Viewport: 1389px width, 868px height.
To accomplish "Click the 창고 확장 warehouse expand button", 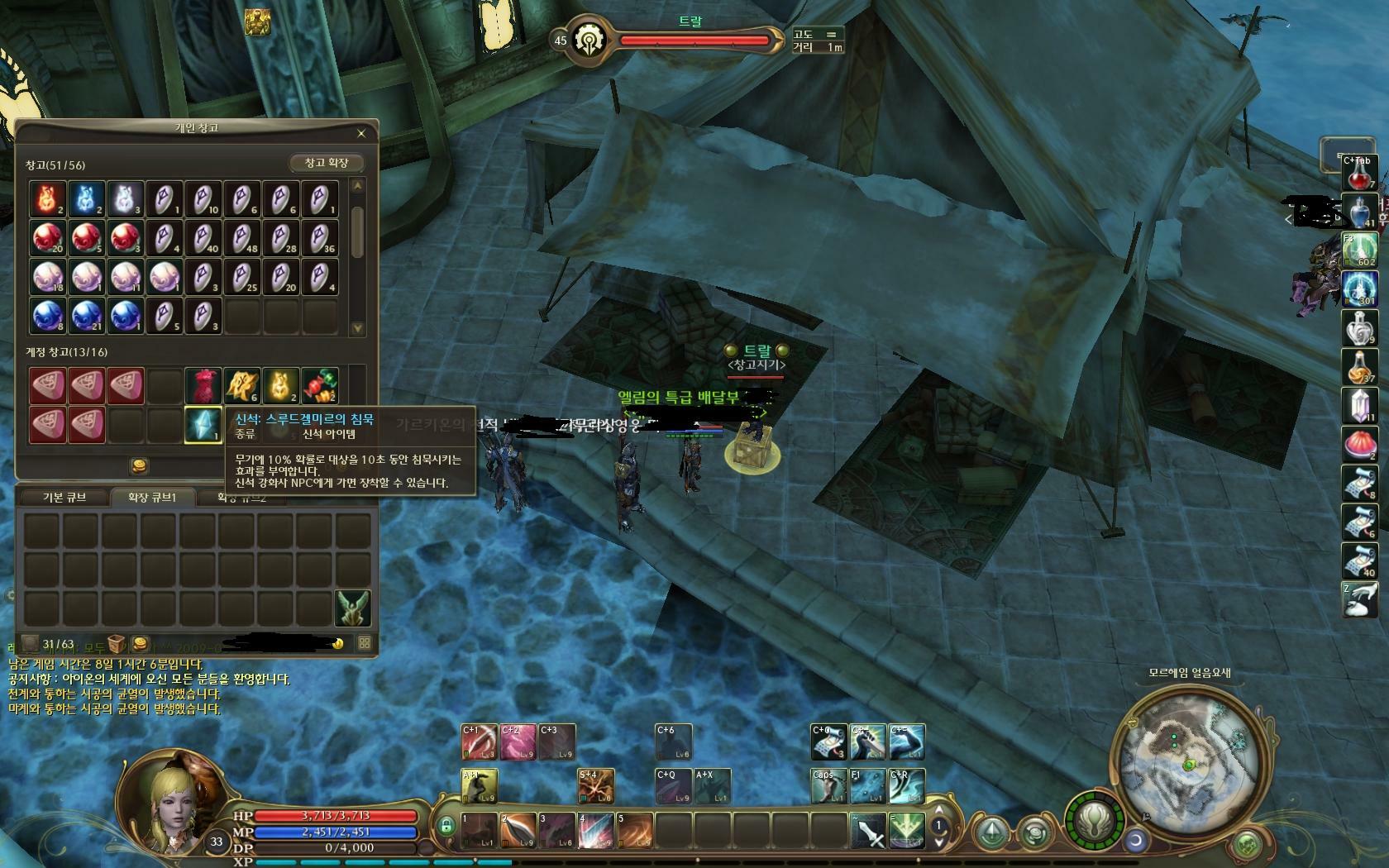I will [327, 163].
